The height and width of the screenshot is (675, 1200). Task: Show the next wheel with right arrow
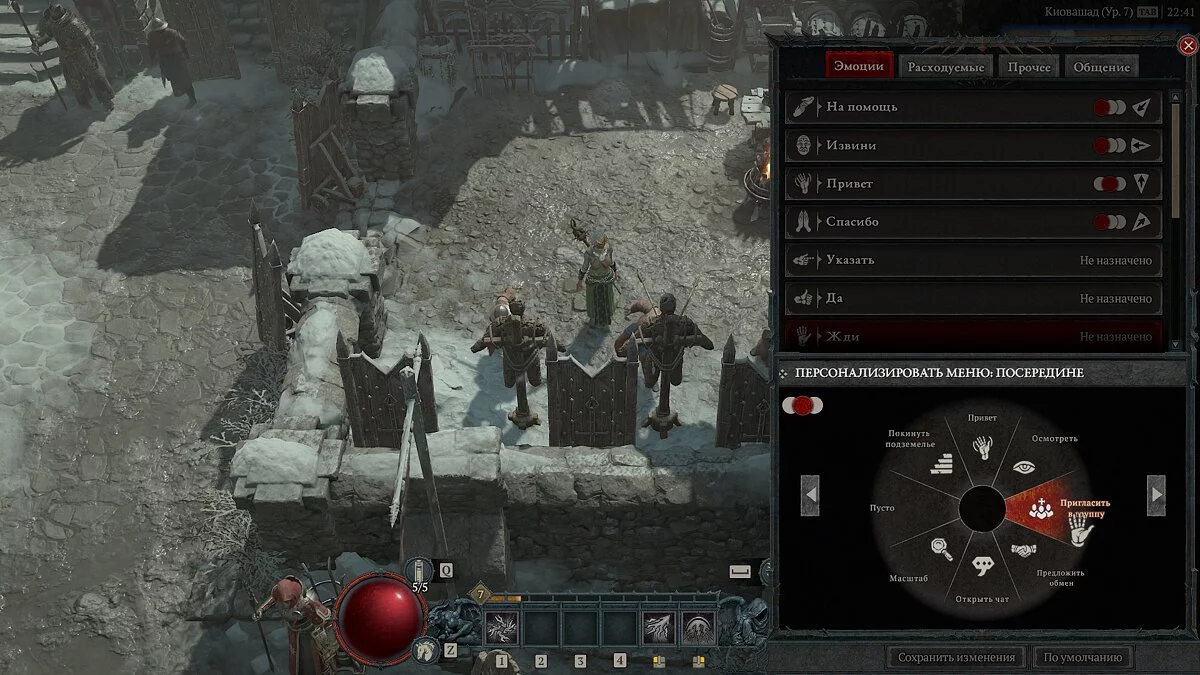pos(1156,494)
